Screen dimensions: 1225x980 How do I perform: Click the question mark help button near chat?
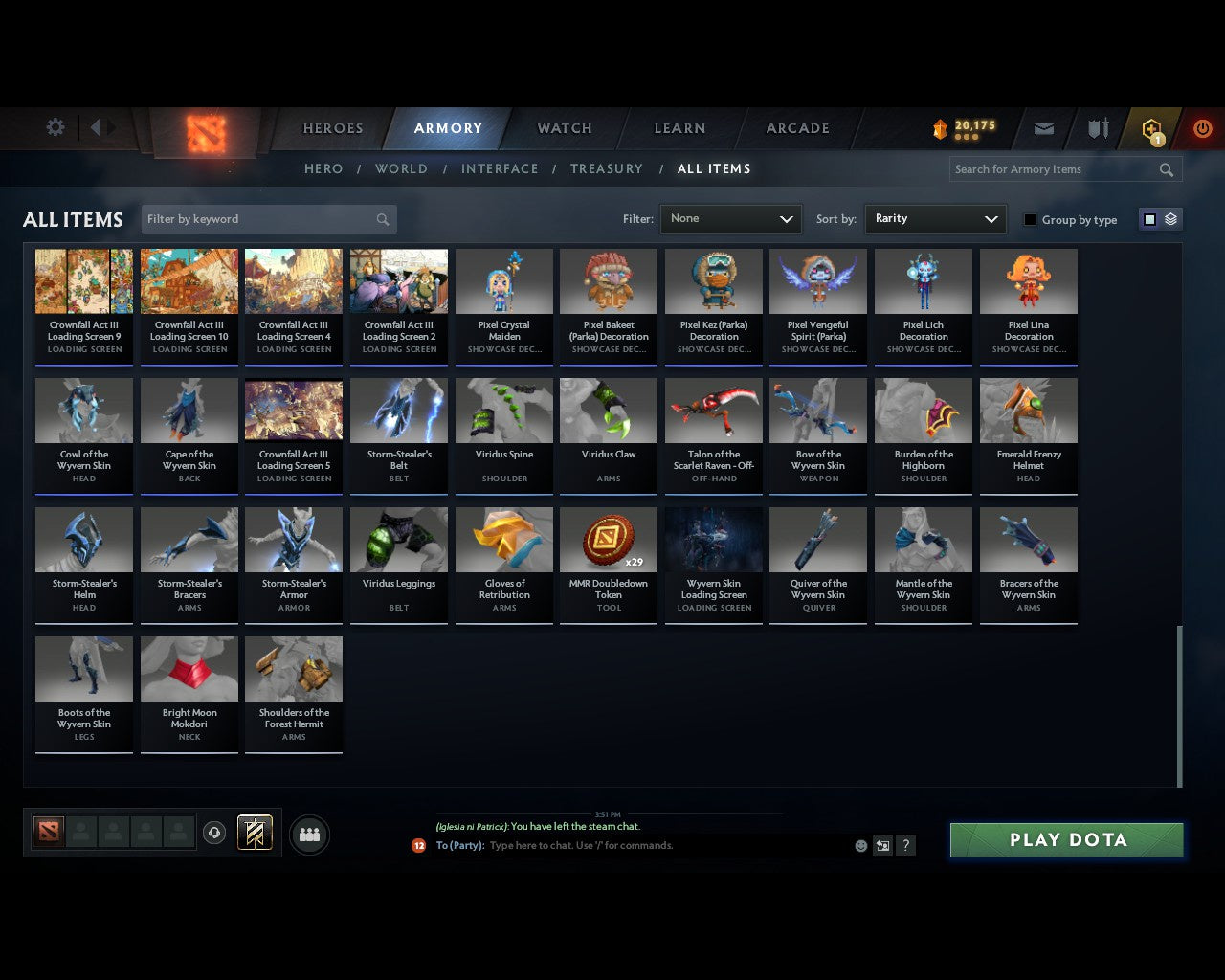coord(905,845)
